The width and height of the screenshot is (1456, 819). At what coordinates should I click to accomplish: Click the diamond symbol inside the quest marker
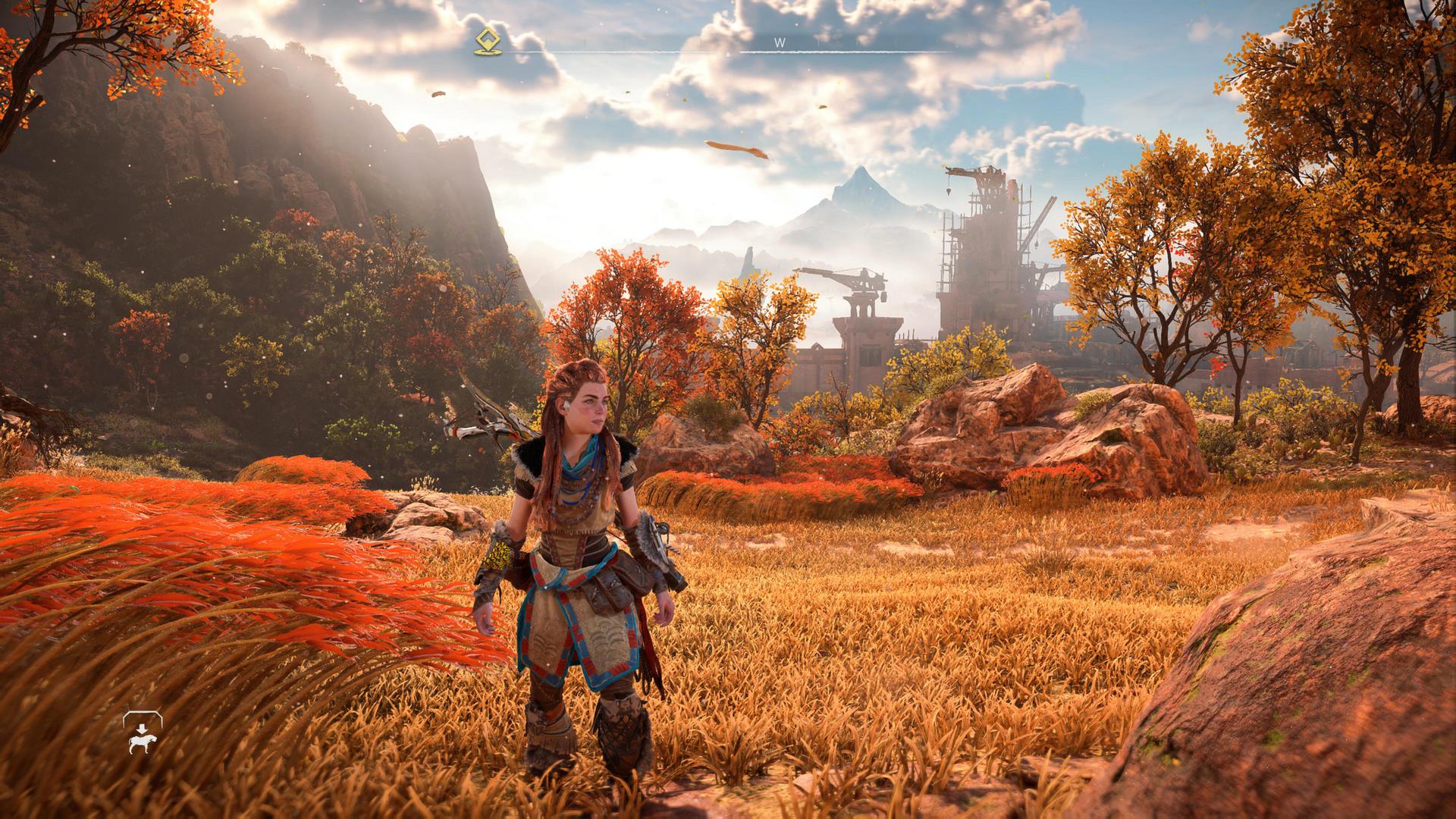(x=488, y=38)
